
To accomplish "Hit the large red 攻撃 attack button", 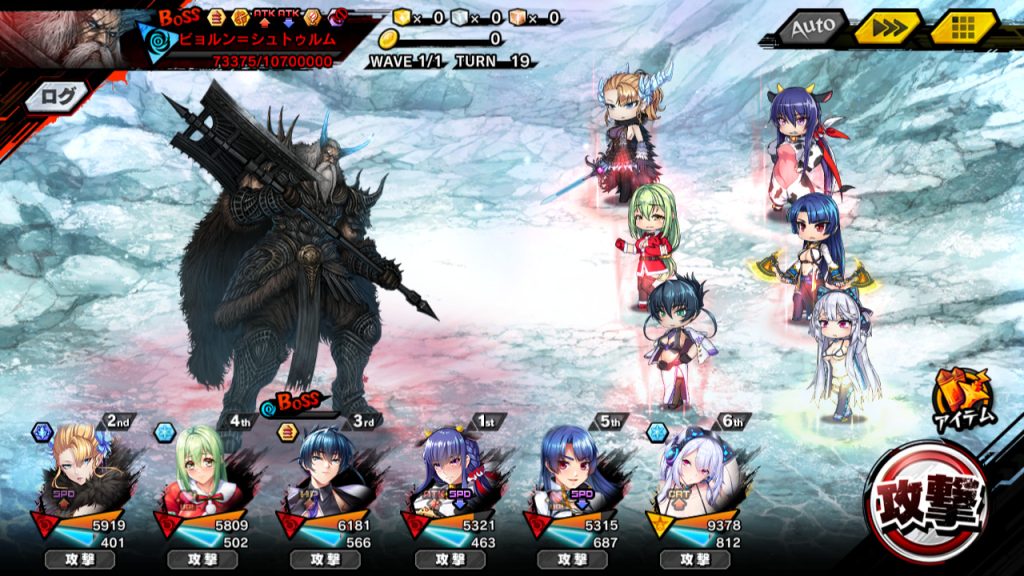I will 928,502.
